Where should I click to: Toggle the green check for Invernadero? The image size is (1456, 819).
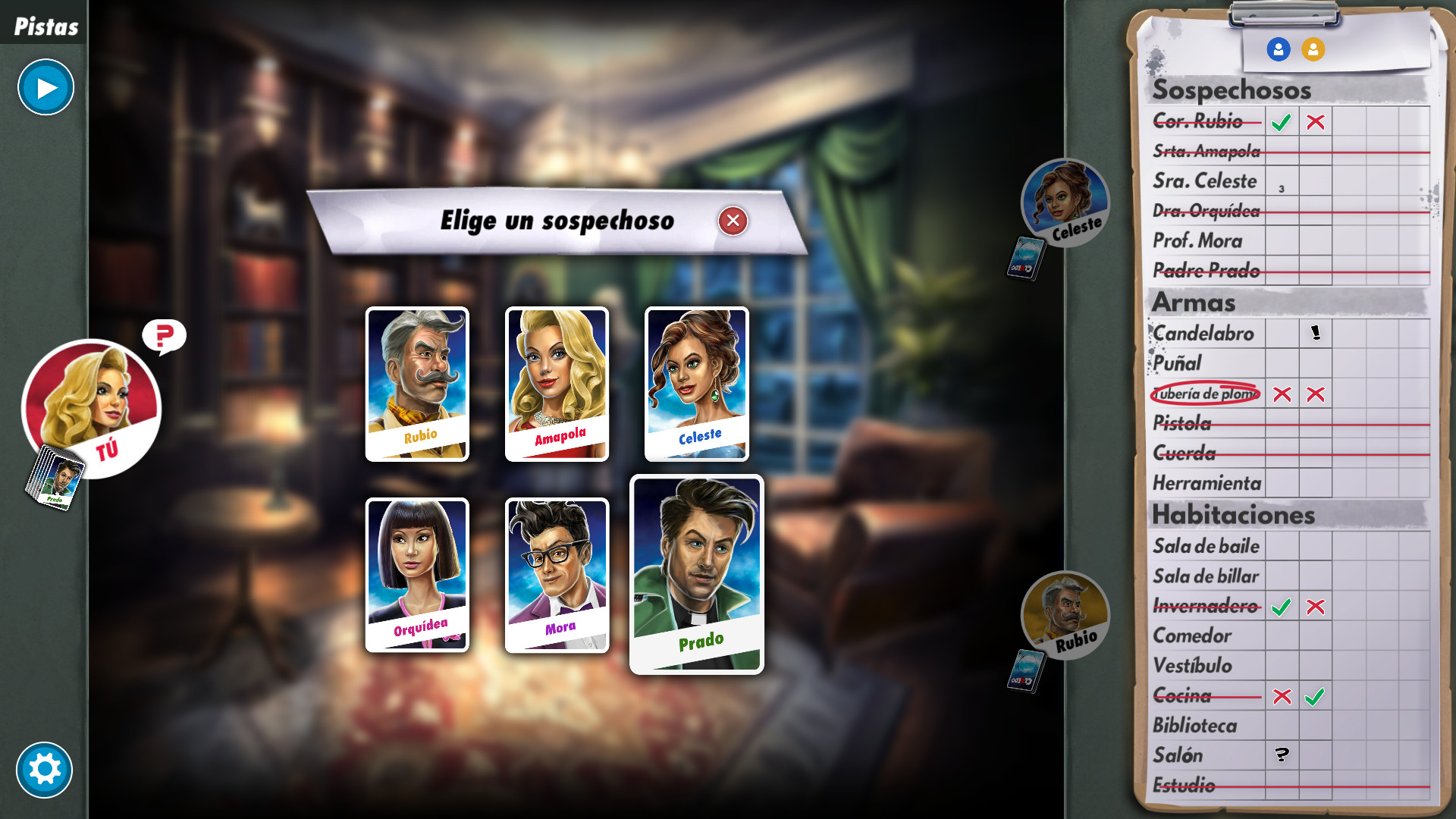click(x=1283, y=606)
